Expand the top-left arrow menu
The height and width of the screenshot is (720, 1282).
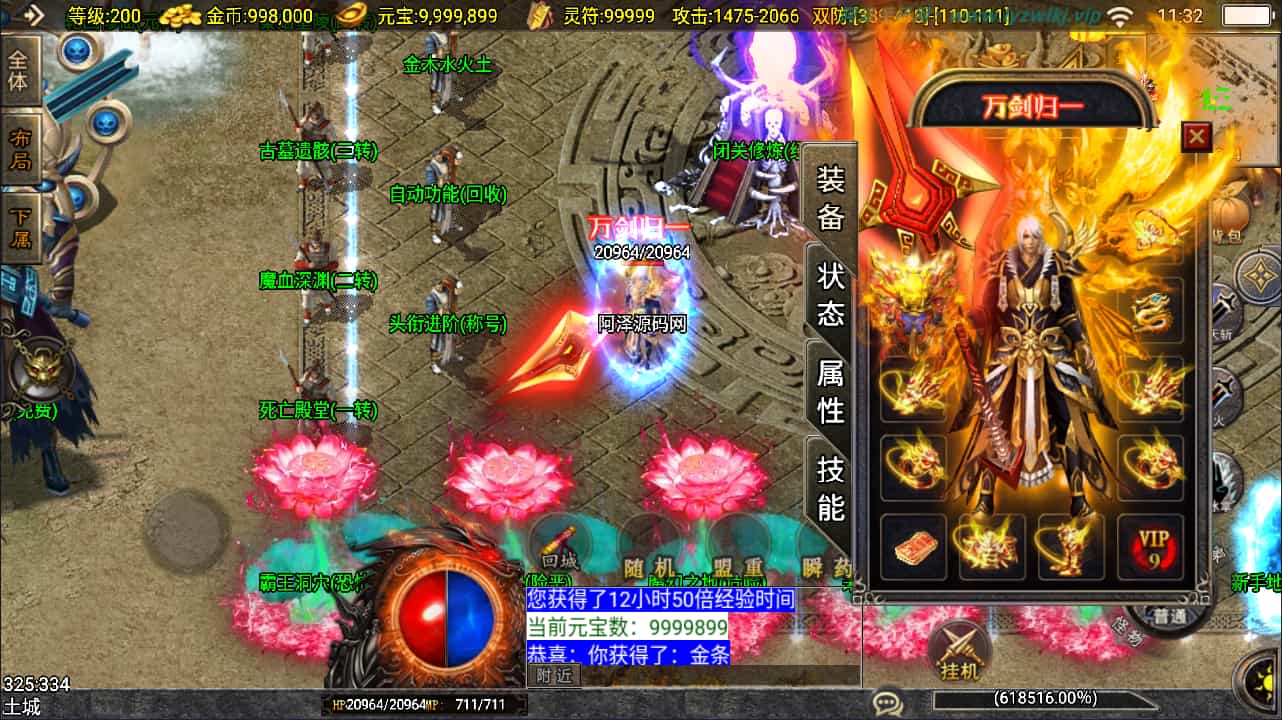[x=32, y=15]
